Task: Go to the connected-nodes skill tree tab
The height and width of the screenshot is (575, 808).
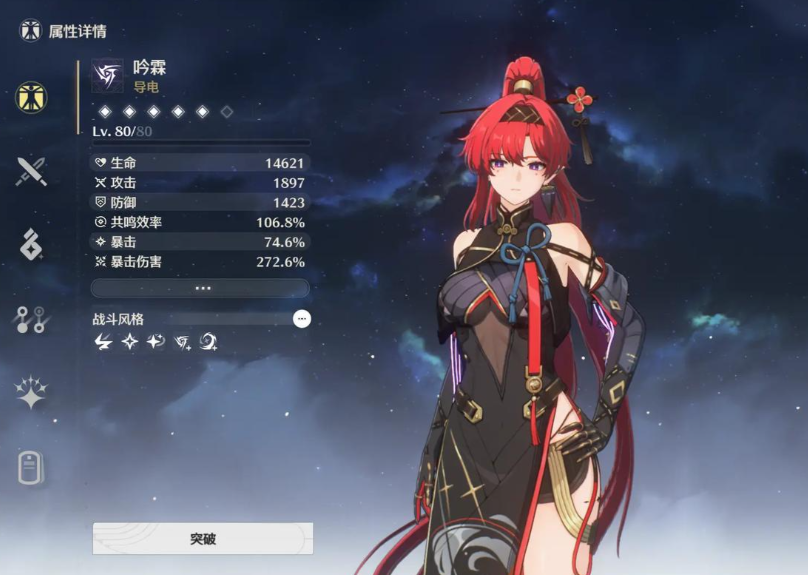Action: click(x=31, y=319)
